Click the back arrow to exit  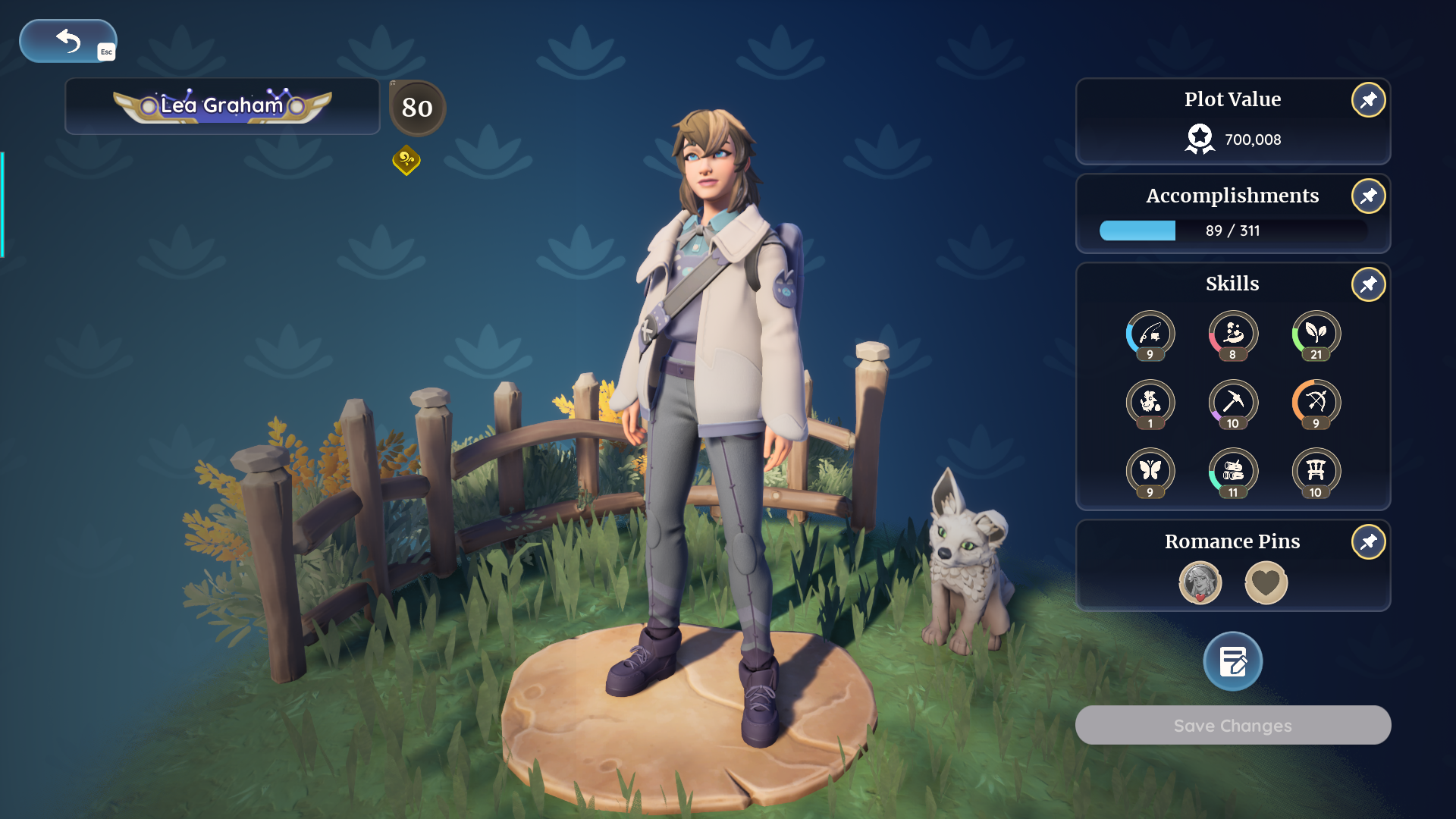pos(67,41)
